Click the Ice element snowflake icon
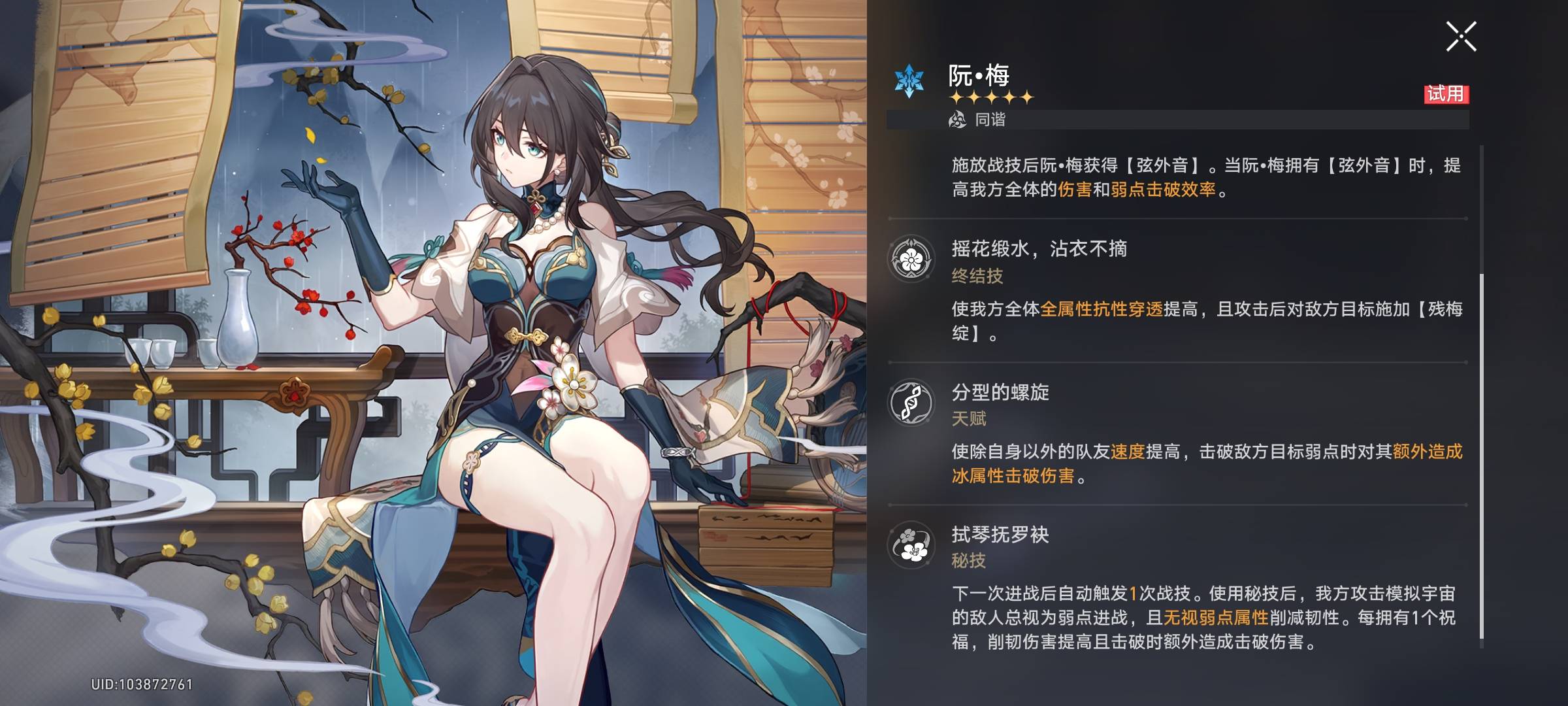Screen dimensions: 1568x706 point(909,81)
